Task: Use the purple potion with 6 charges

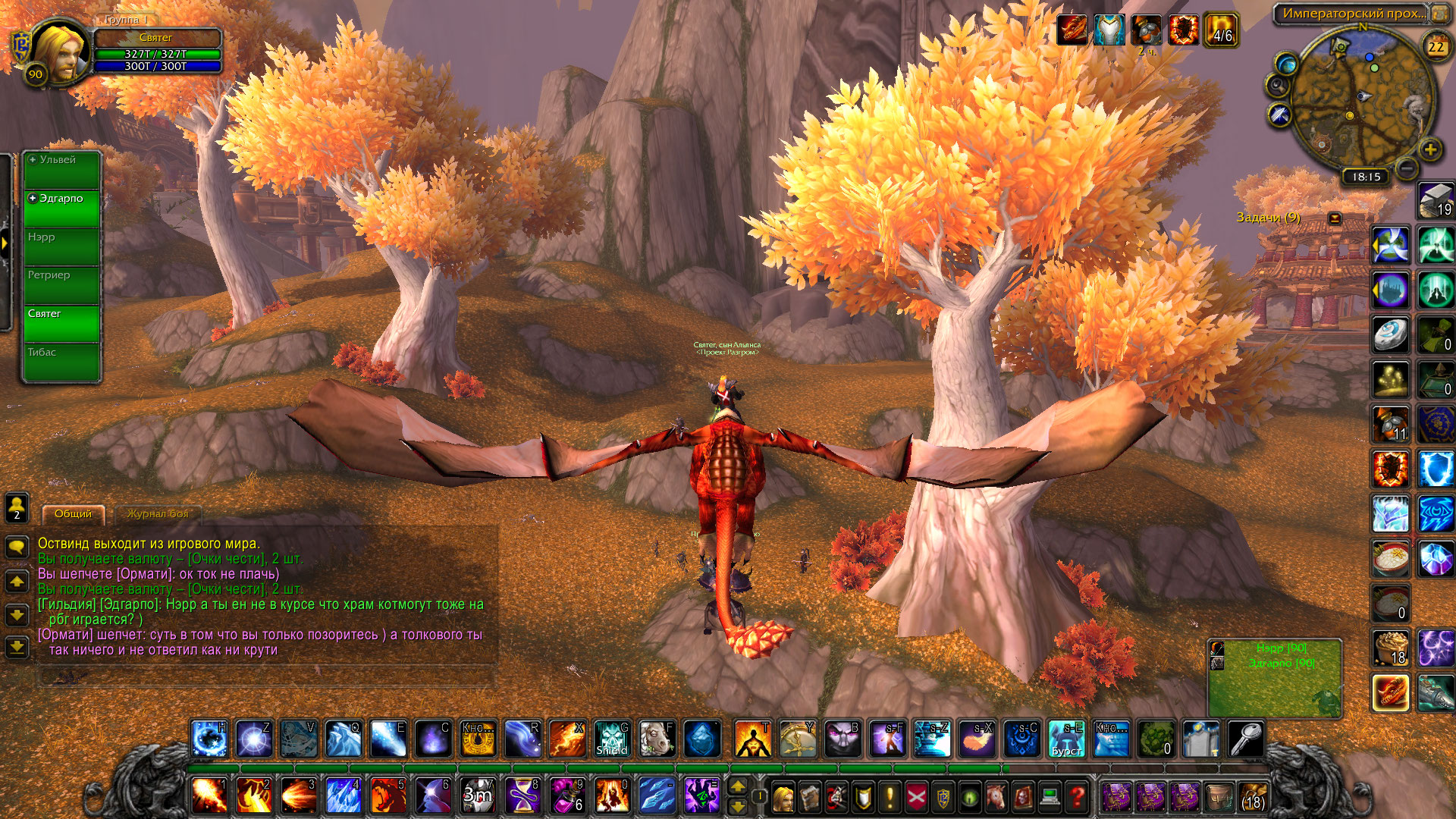Action: pyautogui.click(x=567, y=796)
